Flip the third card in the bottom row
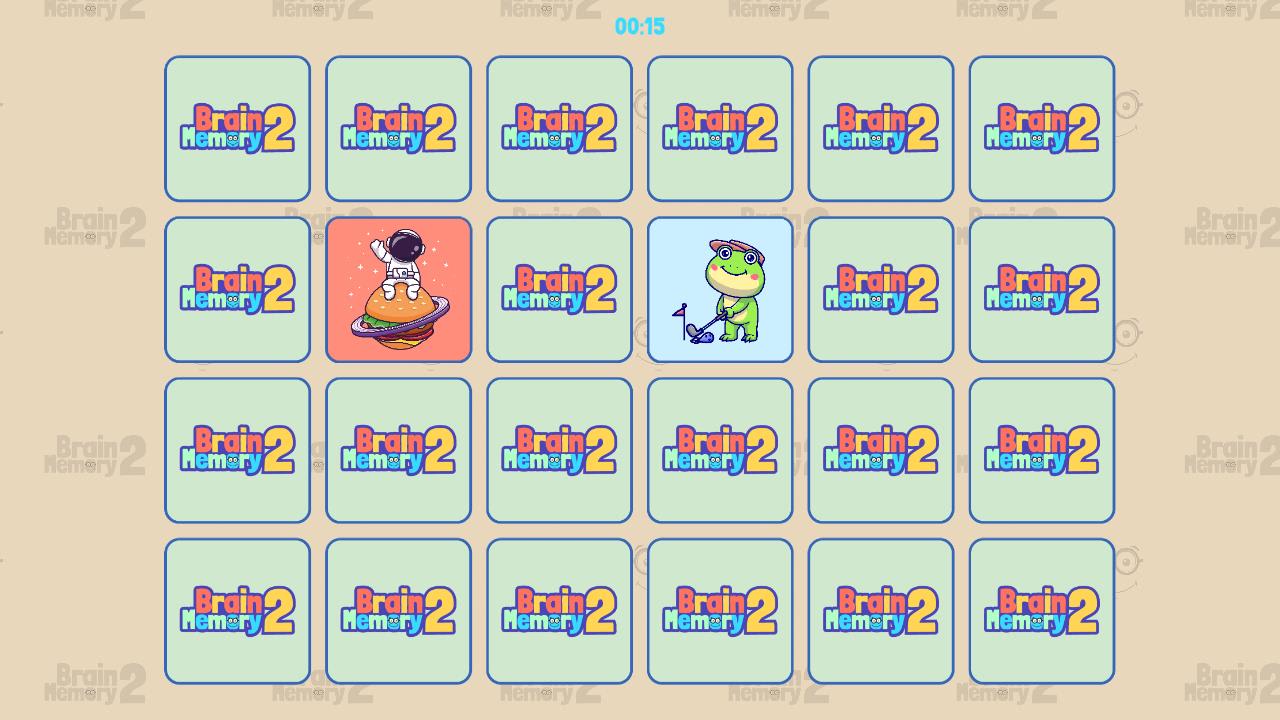Viewport: 1280px width, 720px height. coord(559,610)
